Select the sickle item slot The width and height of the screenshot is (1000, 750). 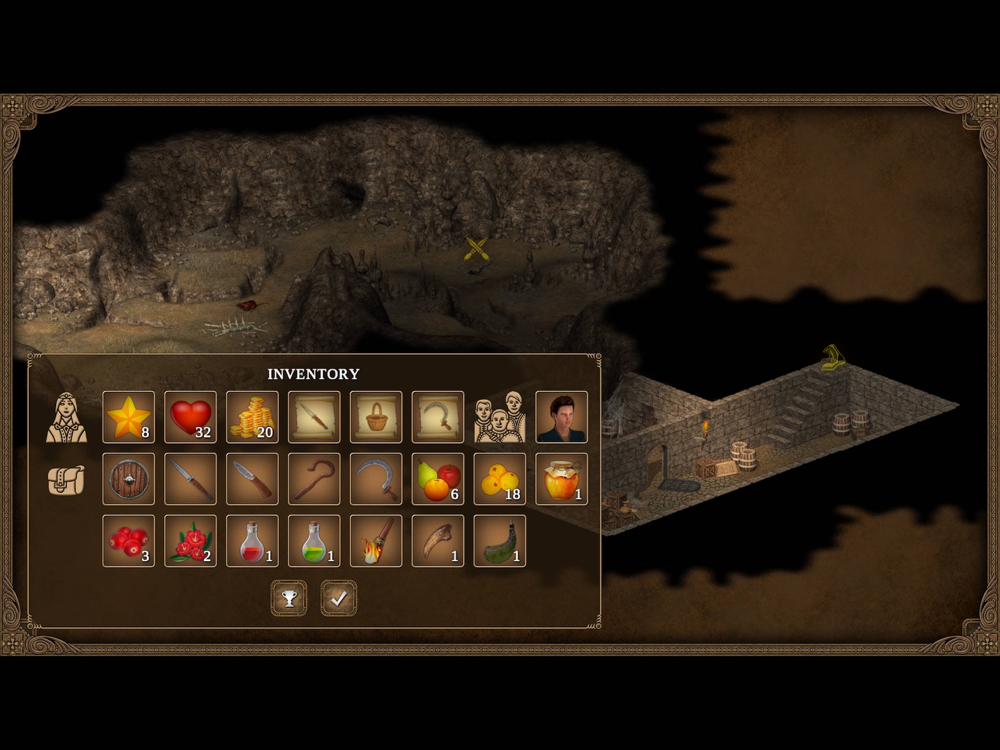(376, 479)
